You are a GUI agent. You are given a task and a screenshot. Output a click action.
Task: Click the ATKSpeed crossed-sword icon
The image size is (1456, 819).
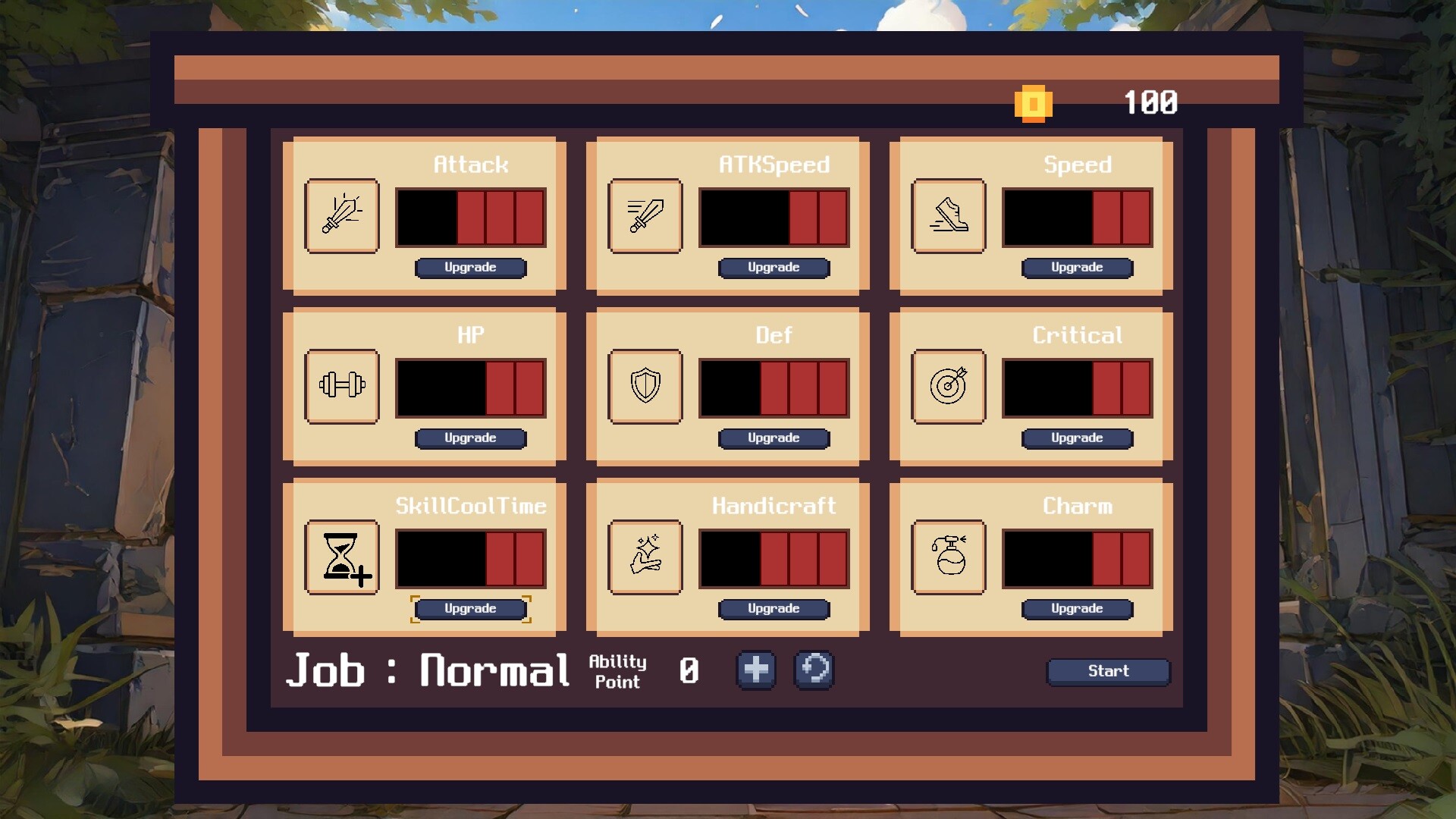click(x=645, y=216)
